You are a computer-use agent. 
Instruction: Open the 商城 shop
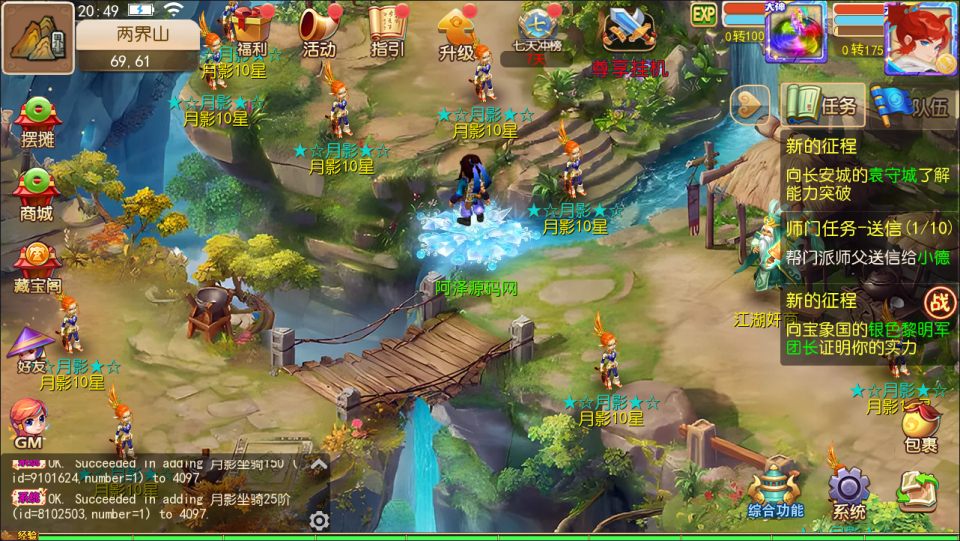click(37, 194)
